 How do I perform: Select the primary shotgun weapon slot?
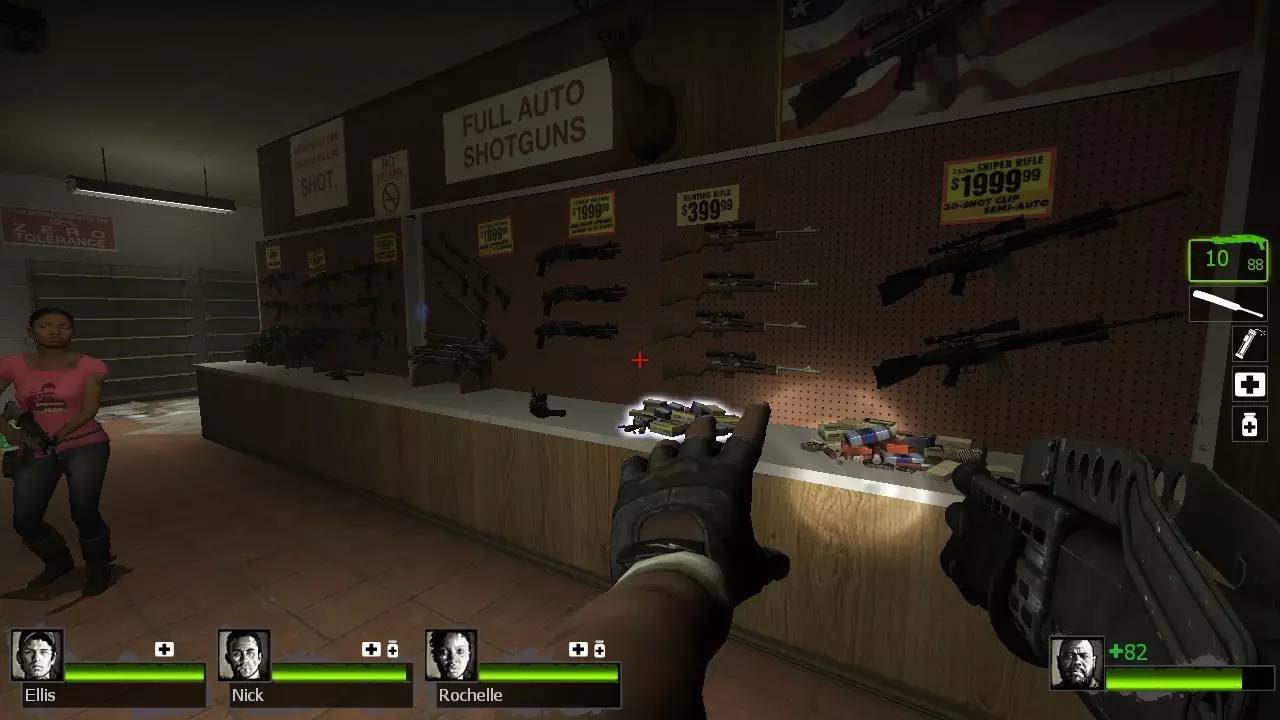pos(1228,260)
